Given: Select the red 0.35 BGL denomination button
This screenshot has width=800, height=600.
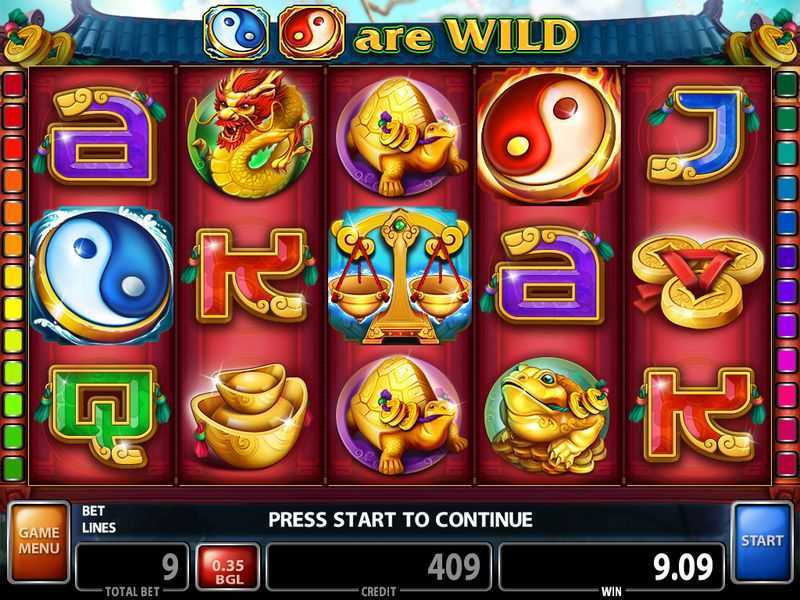Looking at the screenshot, I should click(228, 568).
